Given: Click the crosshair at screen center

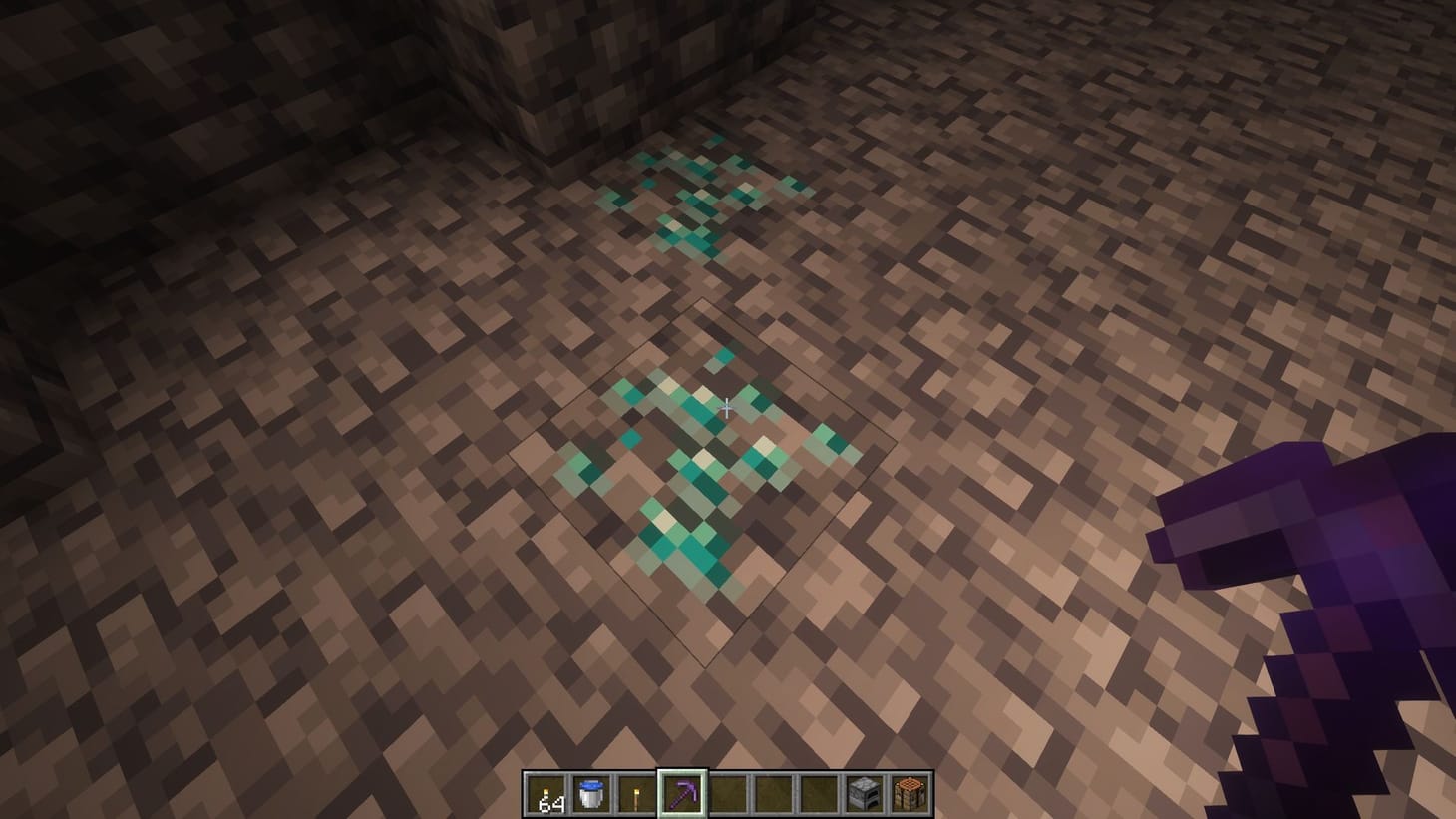Looking at the screenshot, I should click(x=728, y=406).
